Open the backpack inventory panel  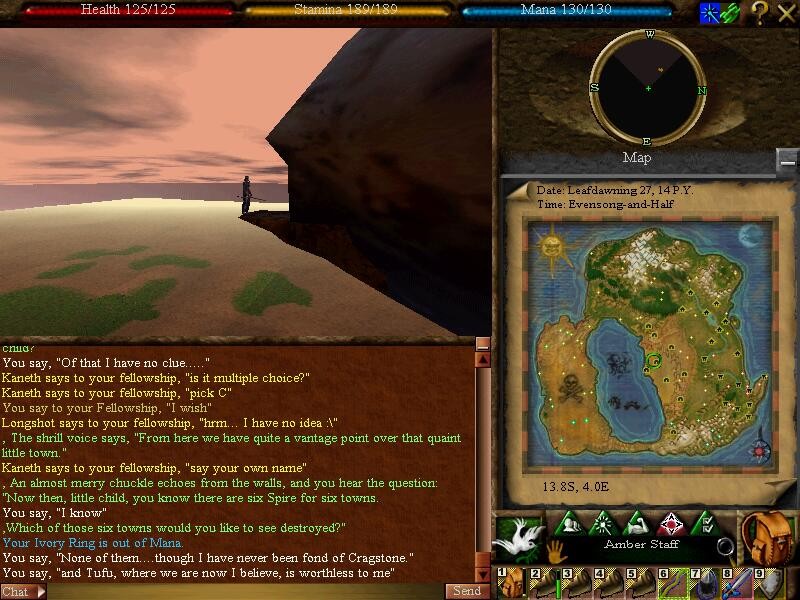click(x=767, y=538)
